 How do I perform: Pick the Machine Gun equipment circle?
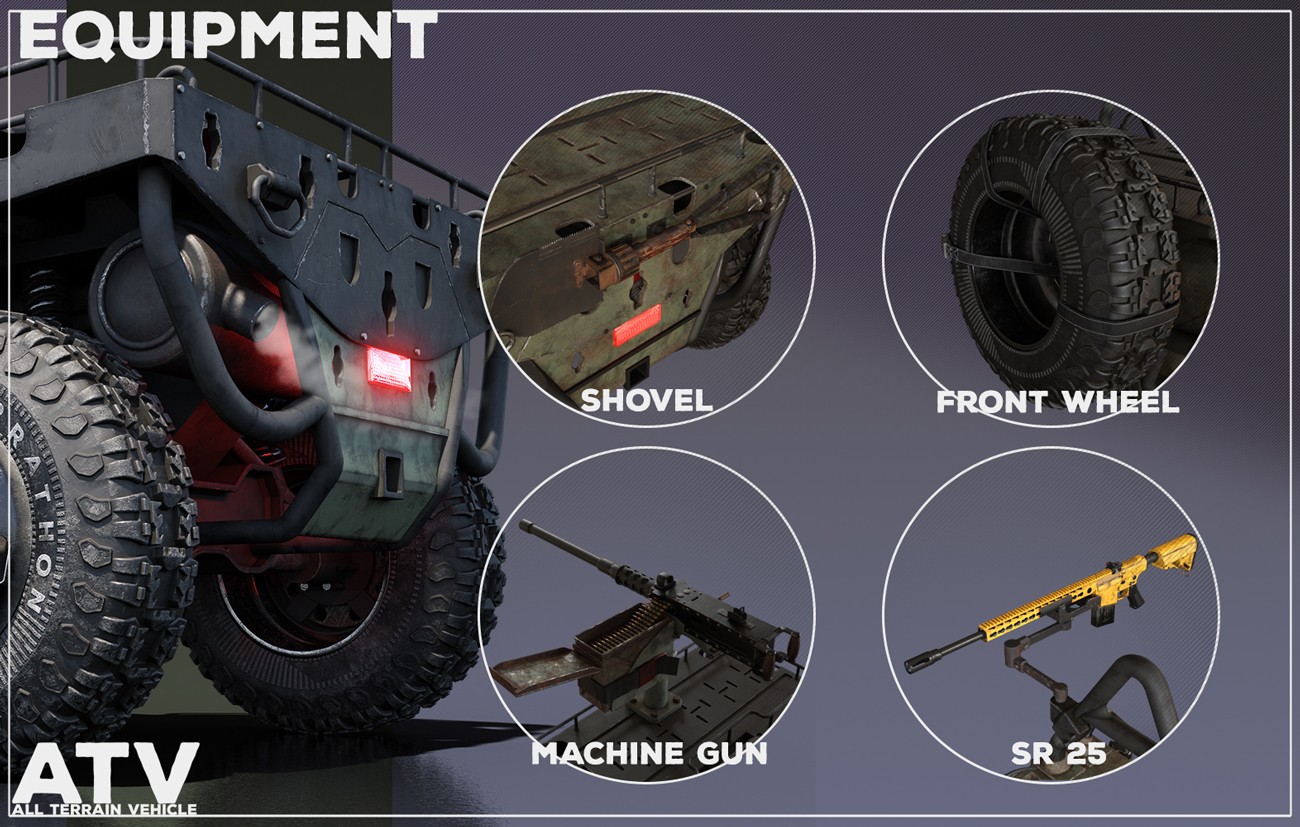[646, 615]
